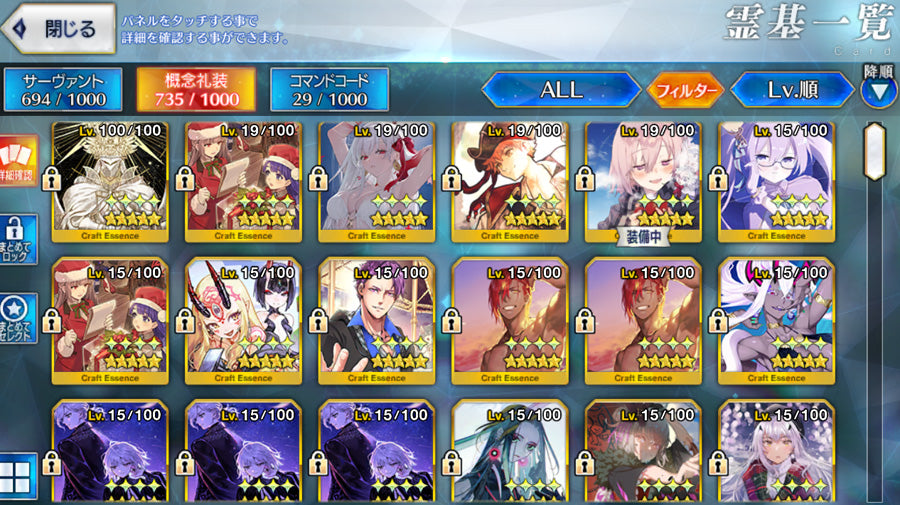
Task: Activate the まとめてセレクト bulk select button
Action: click(19, 319)
